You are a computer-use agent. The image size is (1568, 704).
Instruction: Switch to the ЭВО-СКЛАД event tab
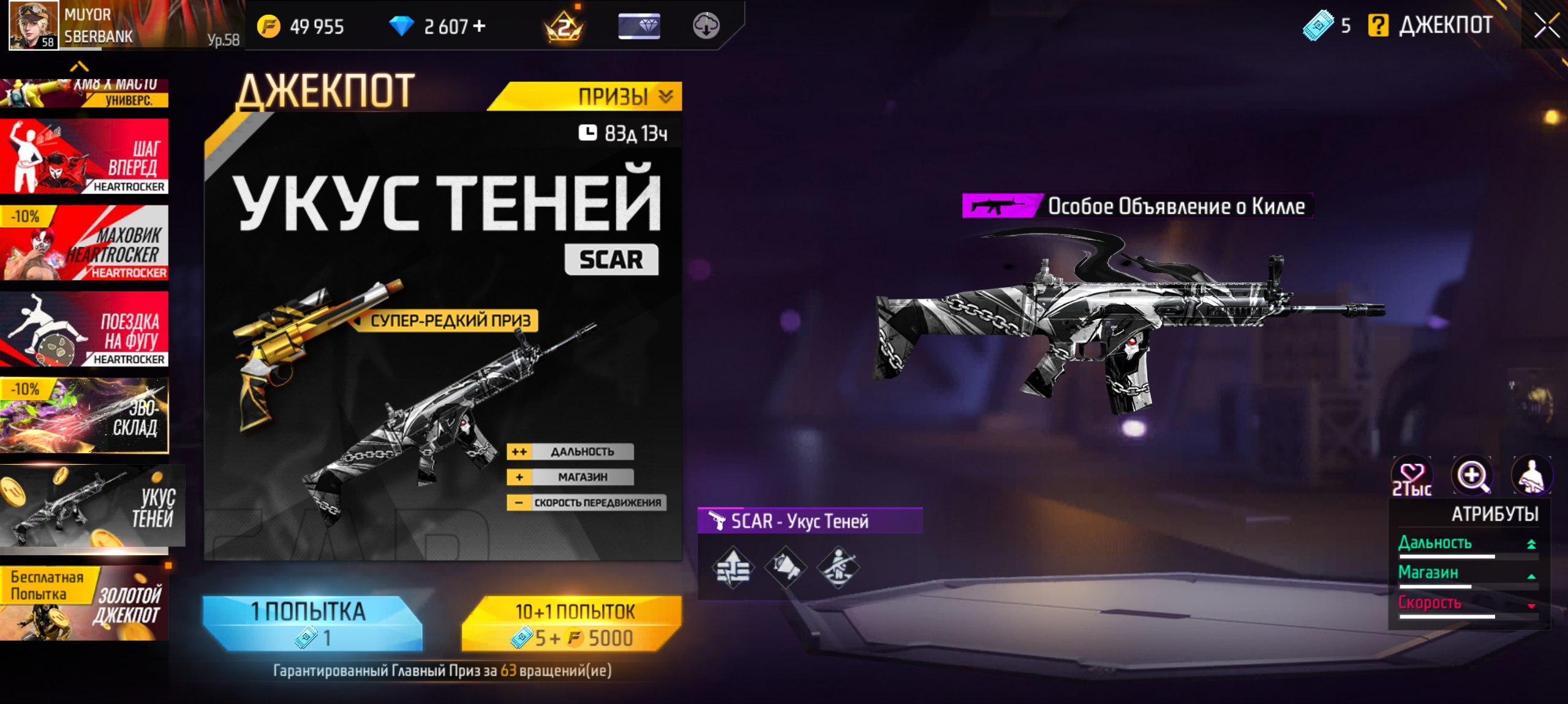point(85,416)
